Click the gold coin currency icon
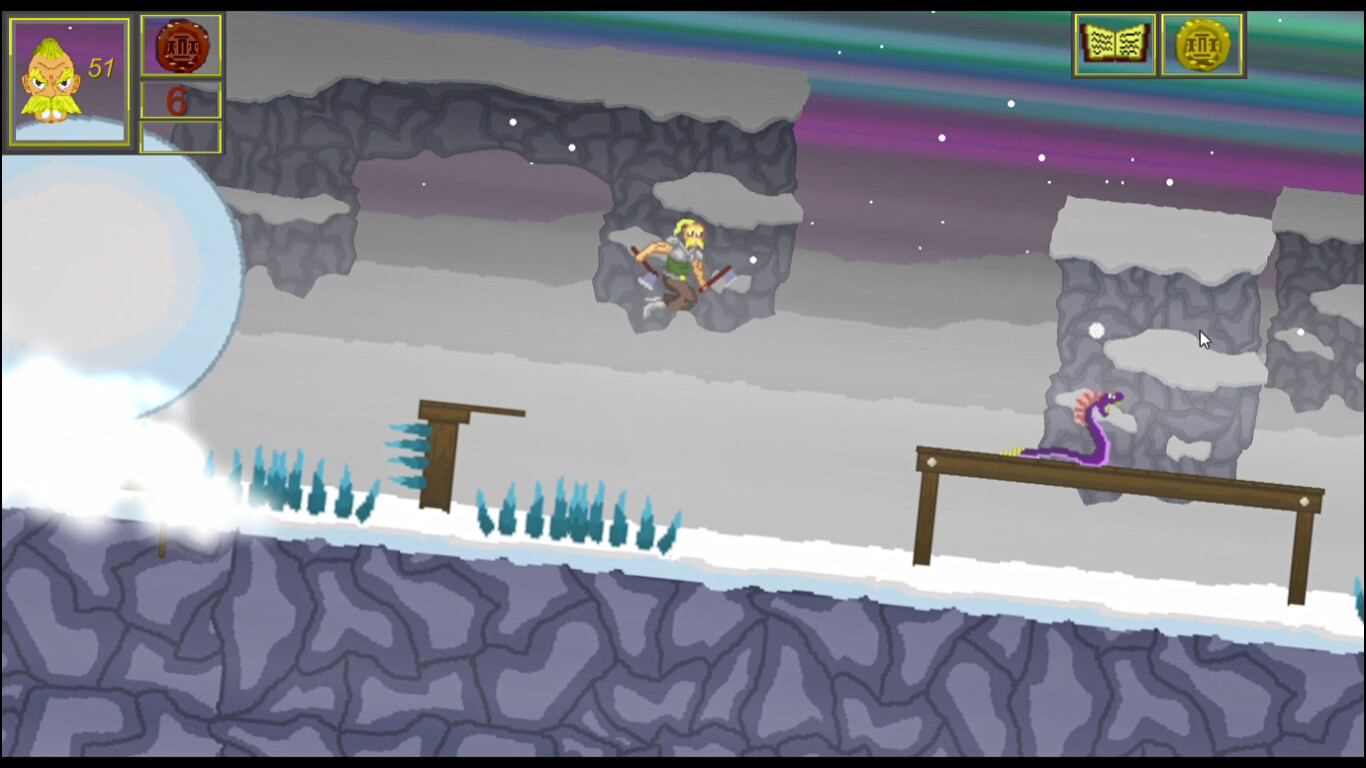 point(1201,44)
